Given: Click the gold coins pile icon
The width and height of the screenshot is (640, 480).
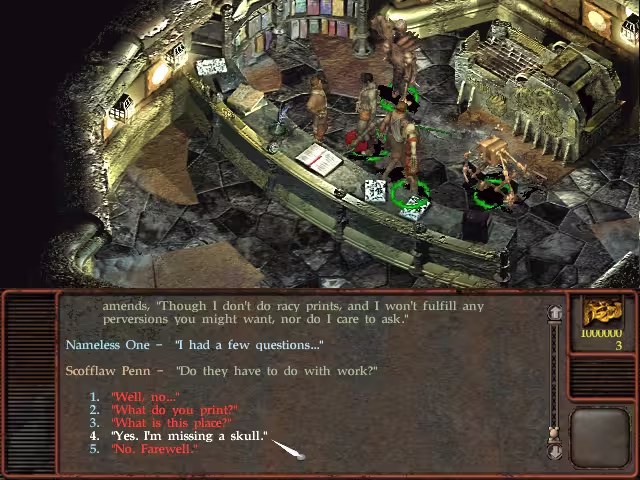Looking at the screenshot, I should (x=602, y=312).
